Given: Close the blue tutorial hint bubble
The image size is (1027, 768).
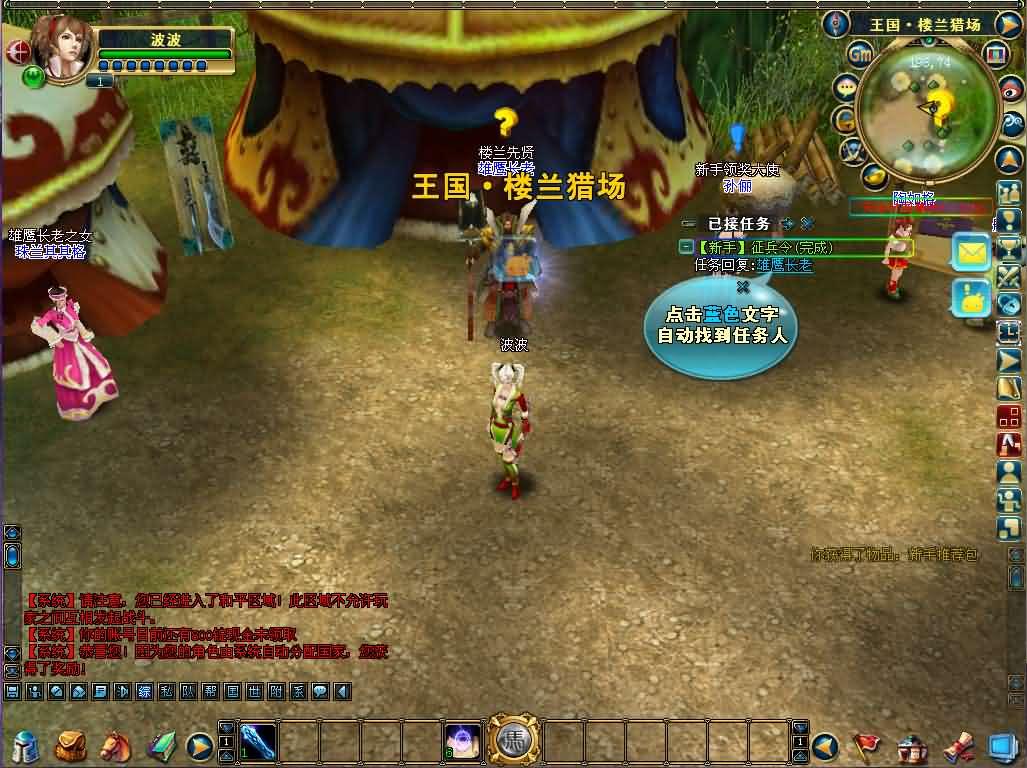Looking at the screenshot, I should coord(743,286).
